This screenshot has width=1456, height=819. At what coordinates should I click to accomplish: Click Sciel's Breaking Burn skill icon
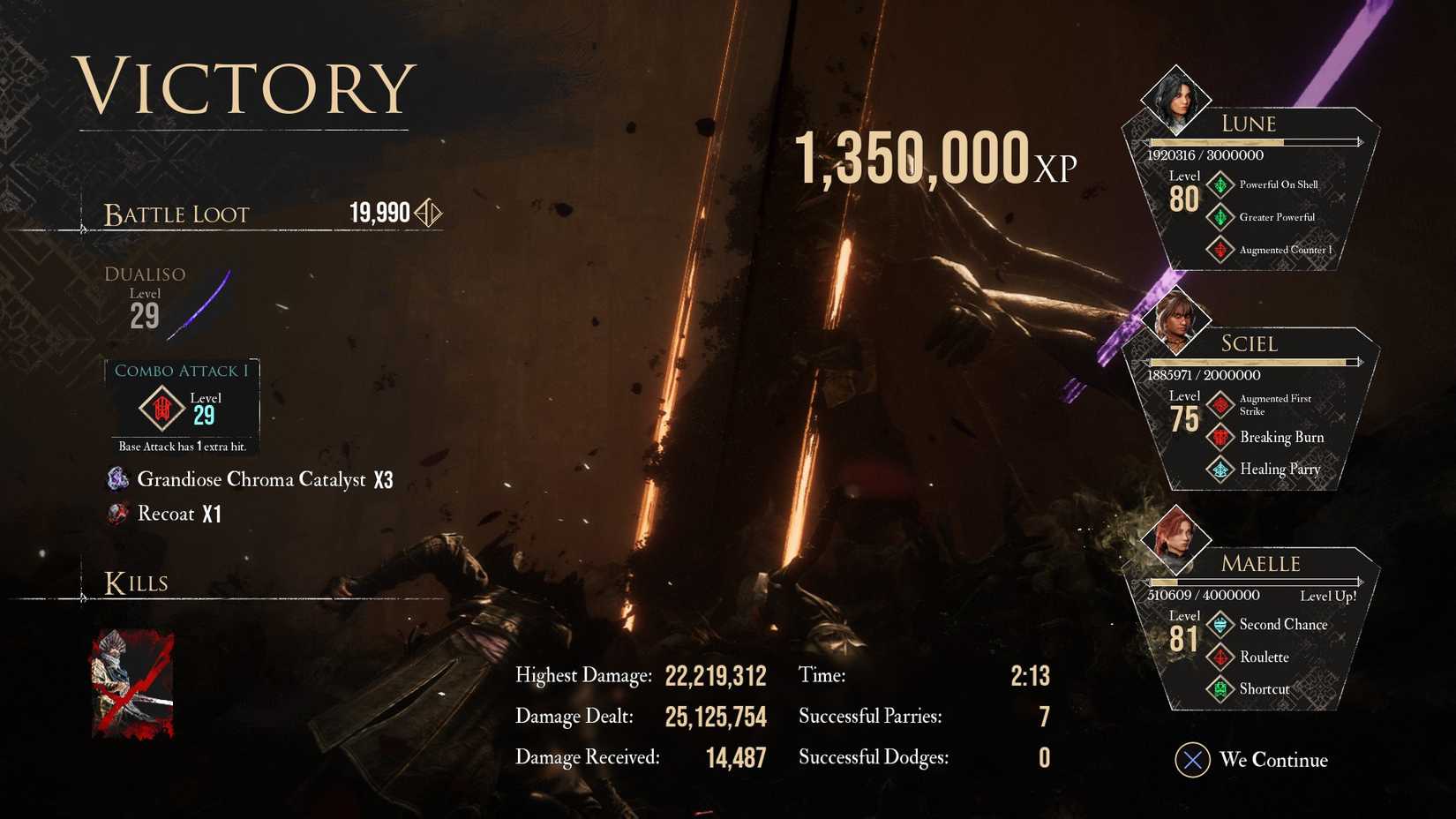(x=1221, y=438)
